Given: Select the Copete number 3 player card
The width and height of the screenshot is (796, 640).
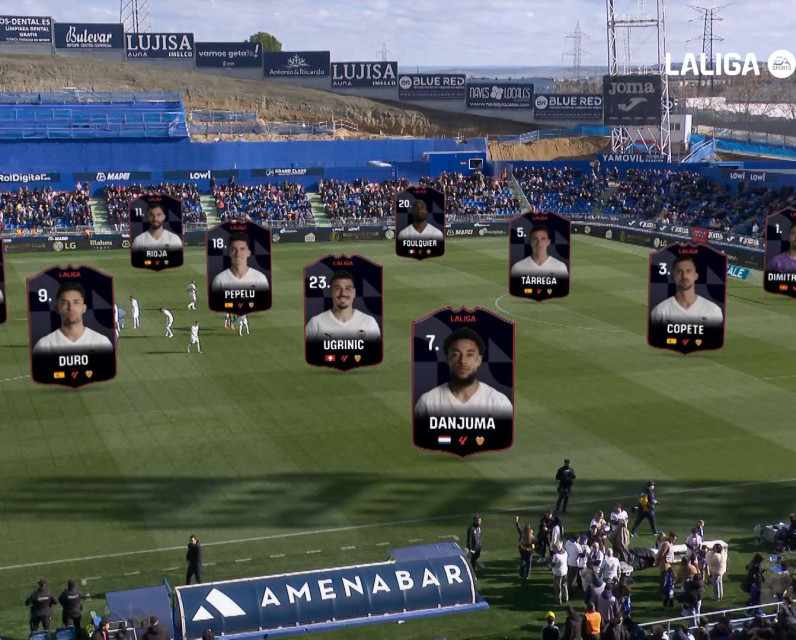Looking at the screenshot, I should coord(686,298).
